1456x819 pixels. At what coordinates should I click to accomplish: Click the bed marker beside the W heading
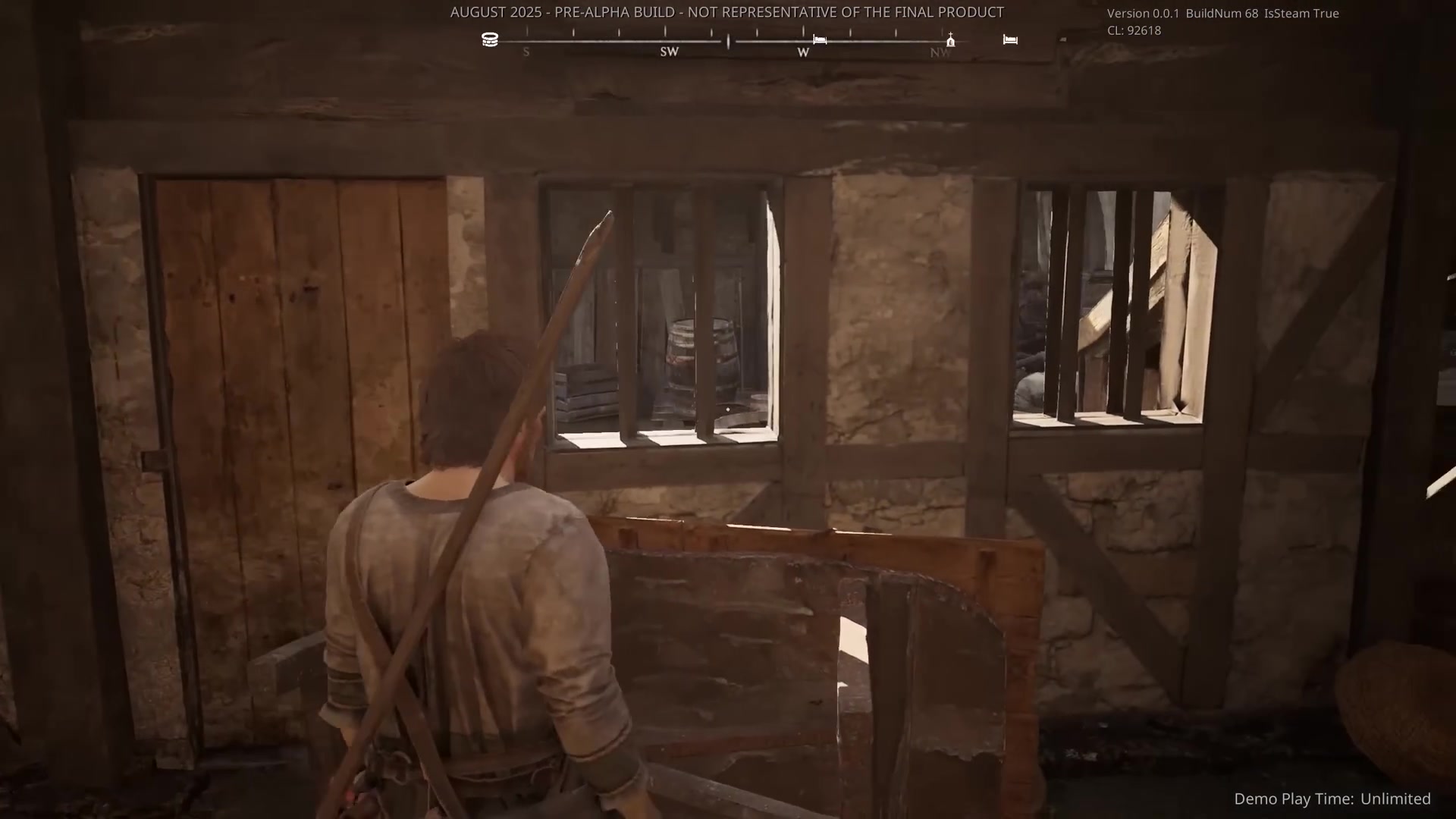[820, 39]
